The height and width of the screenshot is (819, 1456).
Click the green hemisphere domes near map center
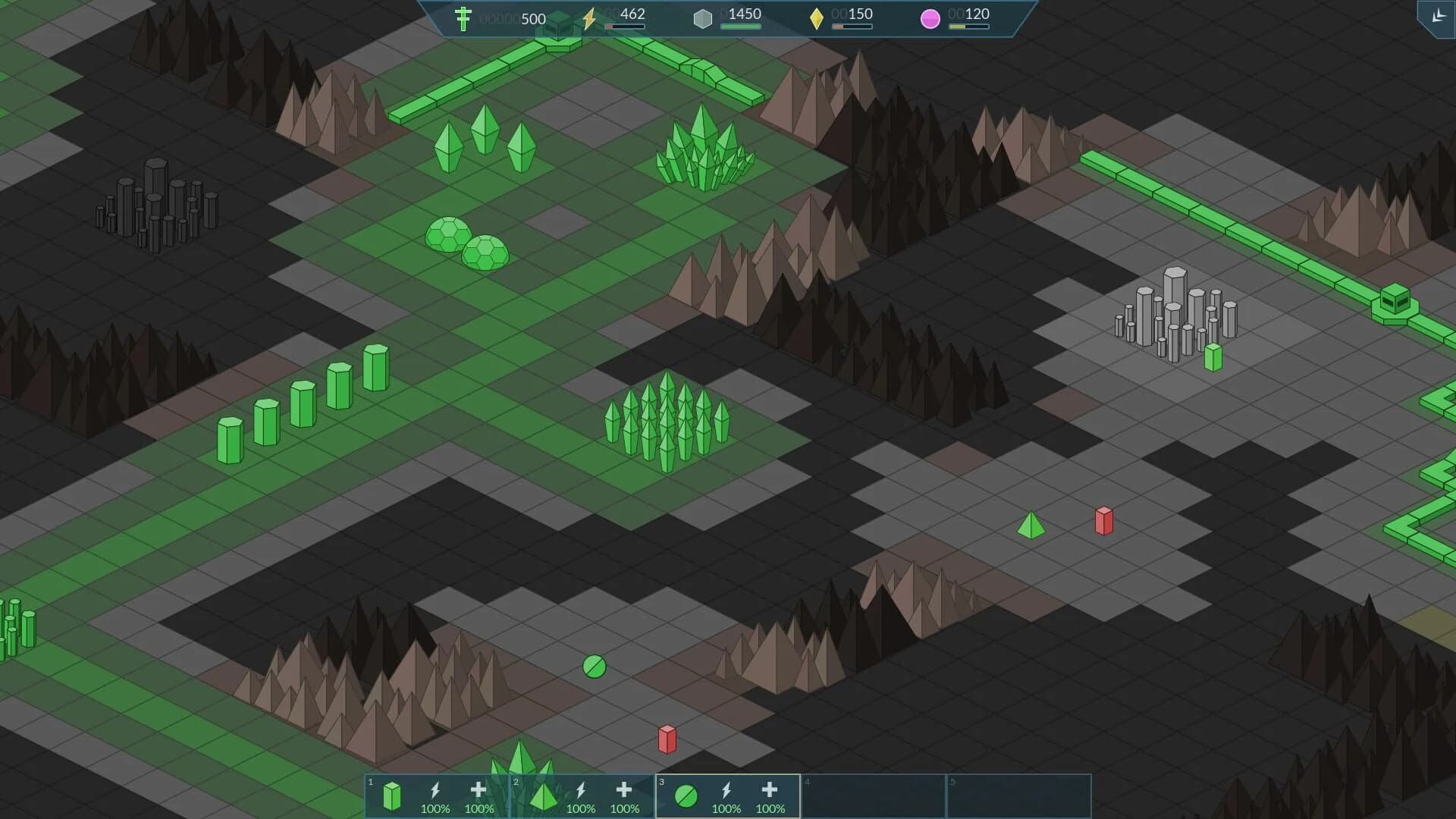[465, 244]
